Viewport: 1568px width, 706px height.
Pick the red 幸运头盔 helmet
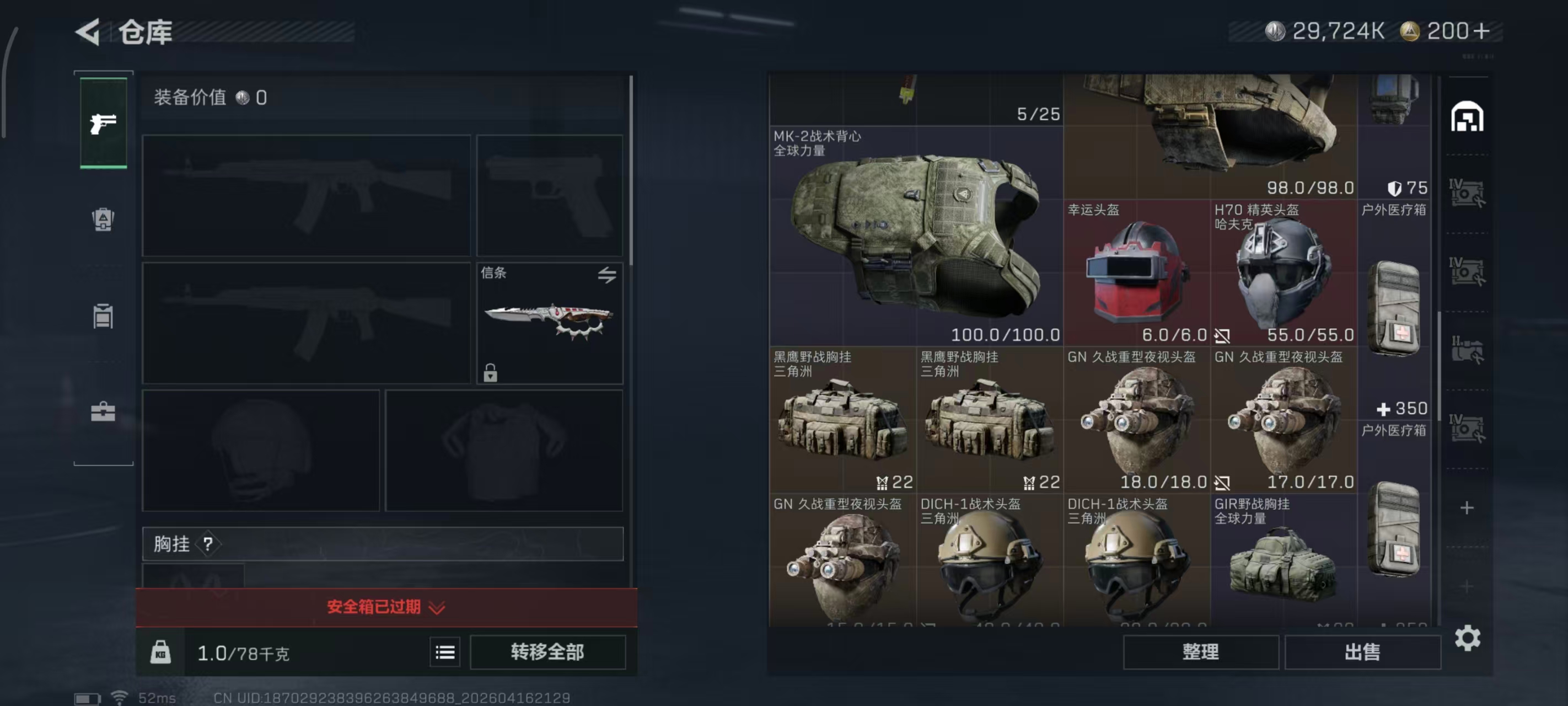(x=1136, y=273)
